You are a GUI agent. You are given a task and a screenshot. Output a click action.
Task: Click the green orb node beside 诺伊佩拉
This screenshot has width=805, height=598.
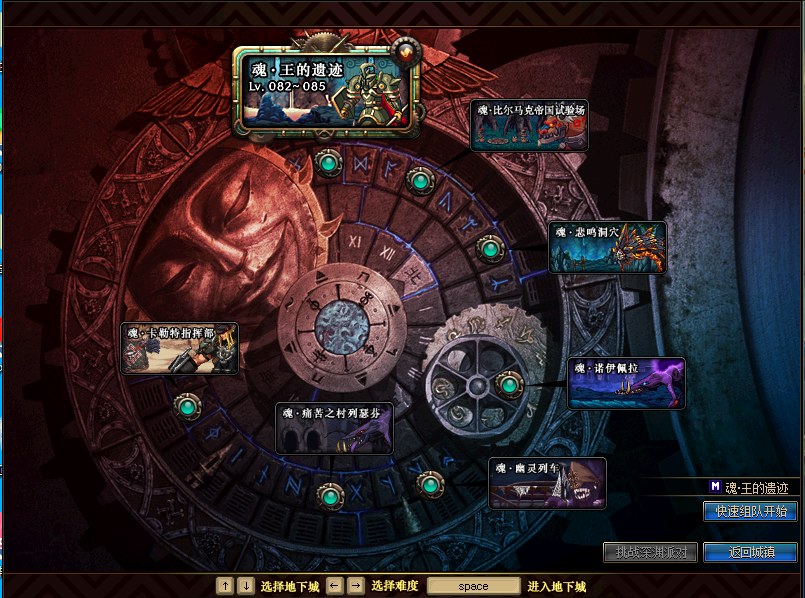[x=509, y=384]
